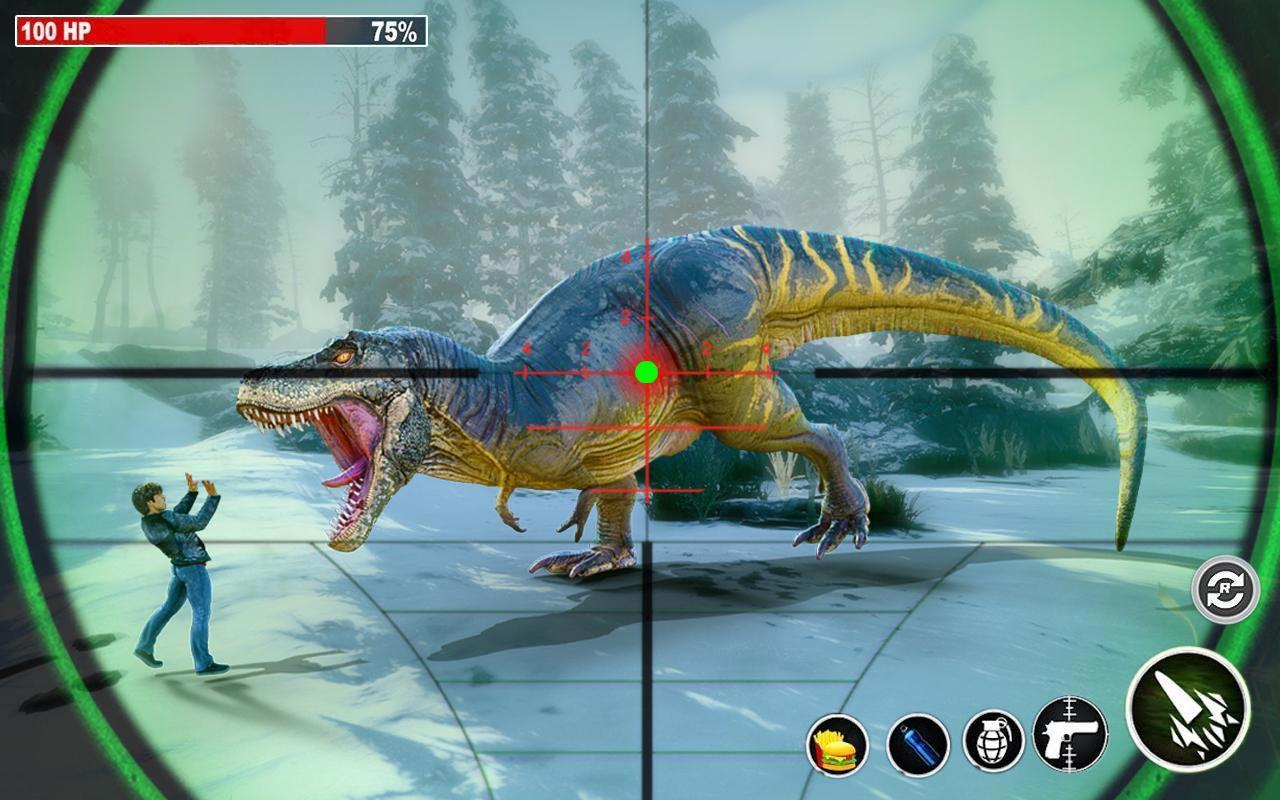Screen dimensions: 1280x800
Task: Use the blue water bottle item
Action: click(917, 745)
